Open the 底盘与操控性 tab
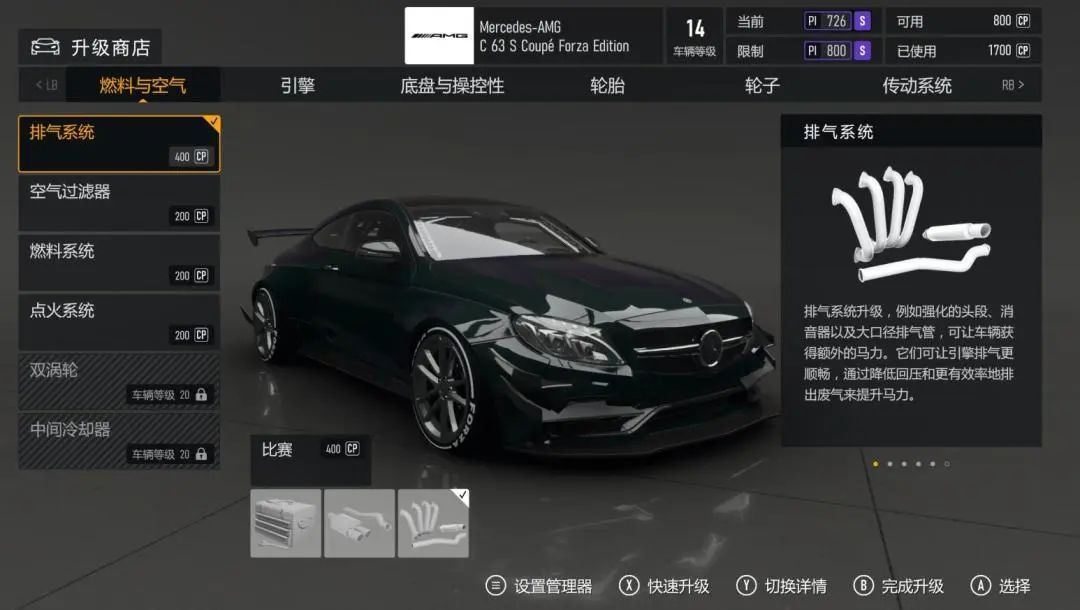This screenshot has height=610, width=1080. click(452, 86)
